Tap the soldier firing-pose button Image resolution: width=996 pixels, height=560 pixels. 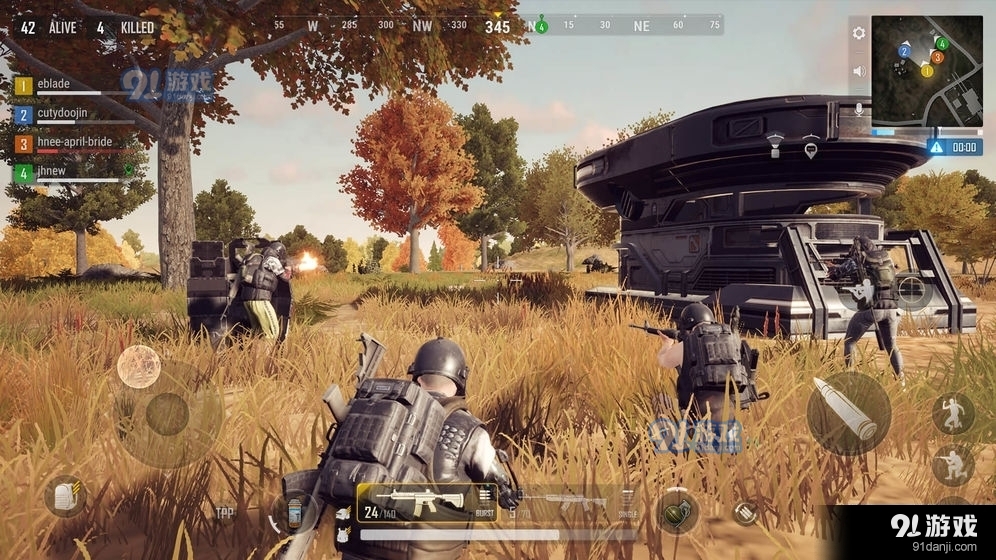click(x=858, y=291)
